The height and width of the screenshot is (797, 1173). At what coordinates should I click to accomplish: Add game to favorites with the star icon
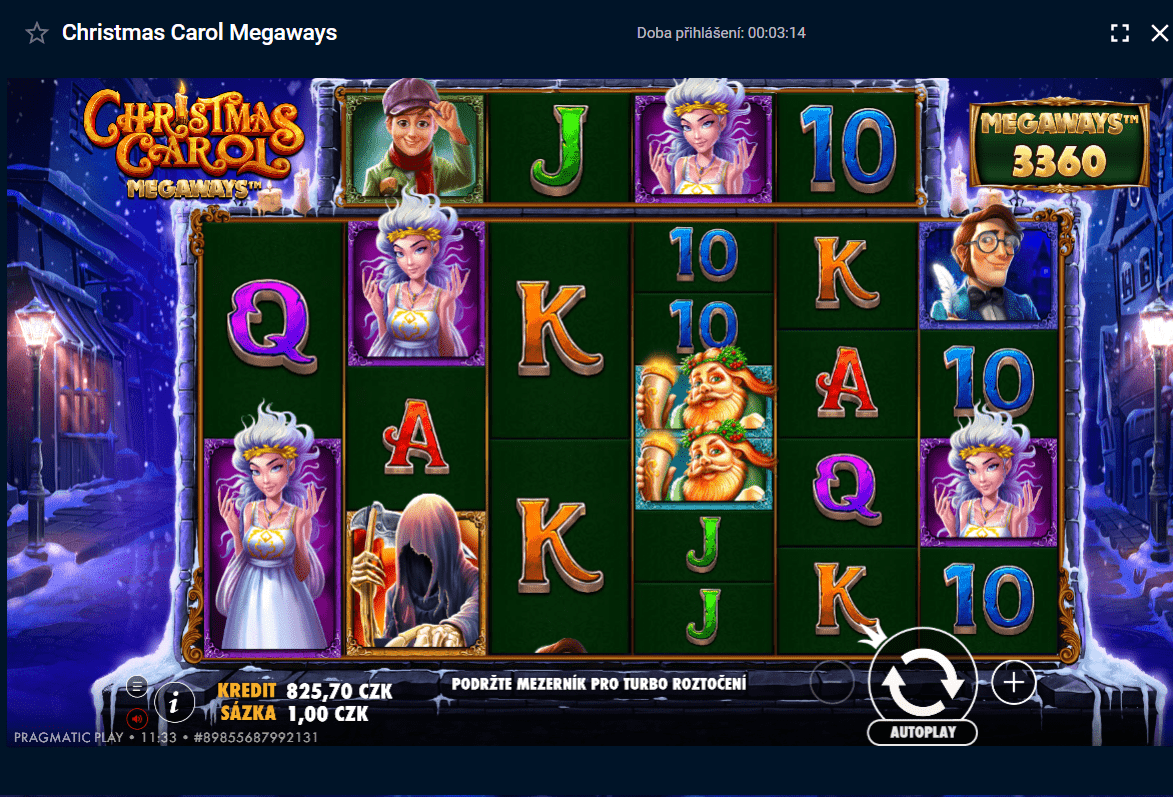[37, 33]
